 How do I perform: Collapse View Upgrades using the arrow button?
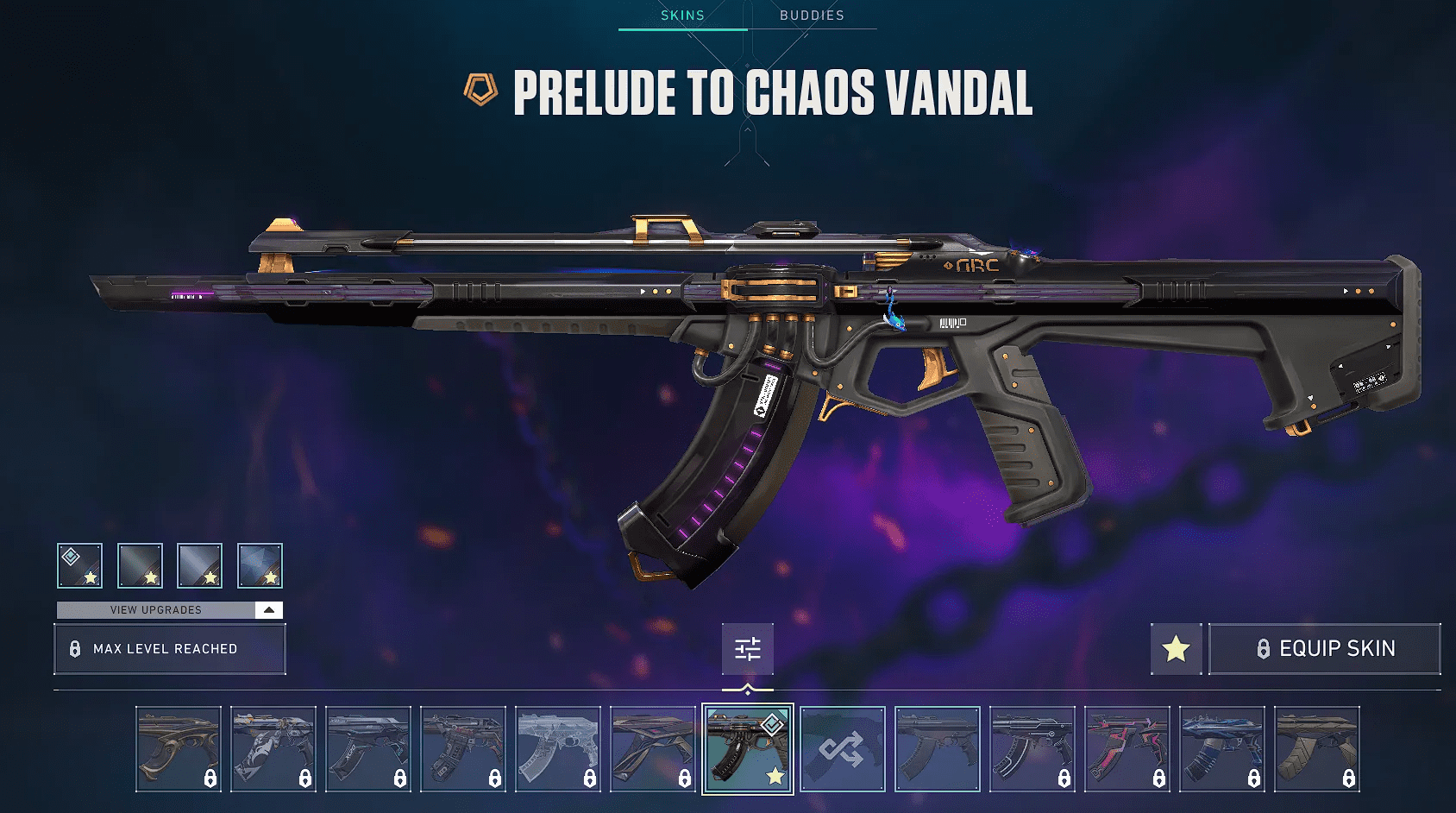pos(270,608)
